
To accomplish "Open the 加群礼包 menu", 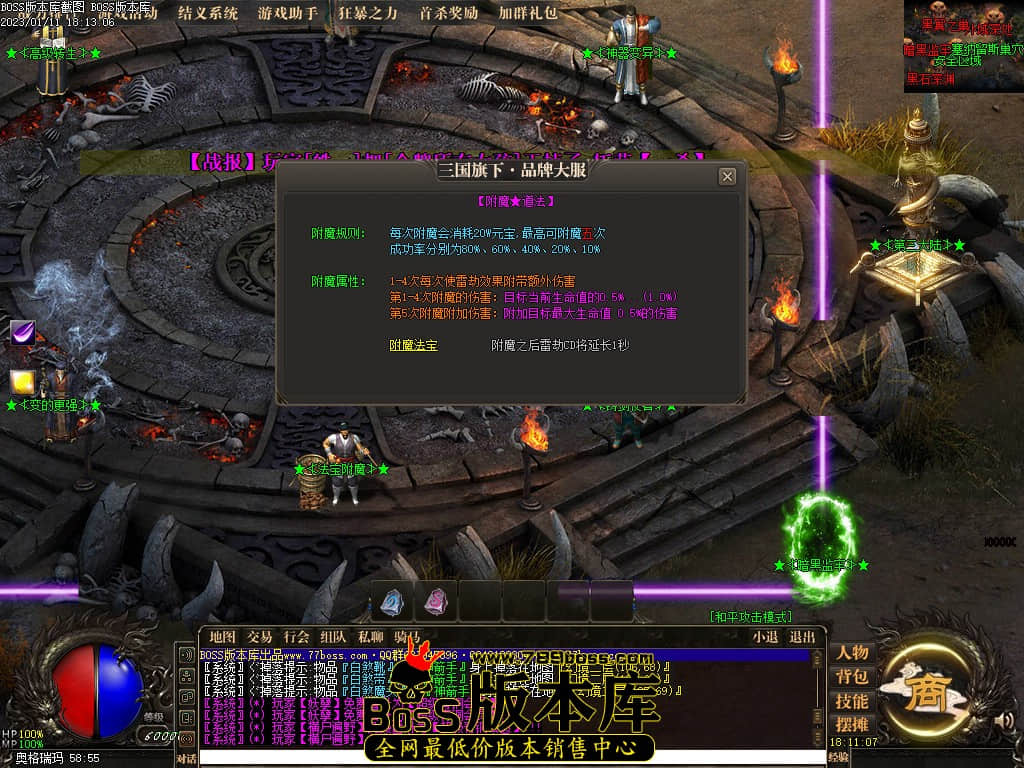I will (528, 14).
